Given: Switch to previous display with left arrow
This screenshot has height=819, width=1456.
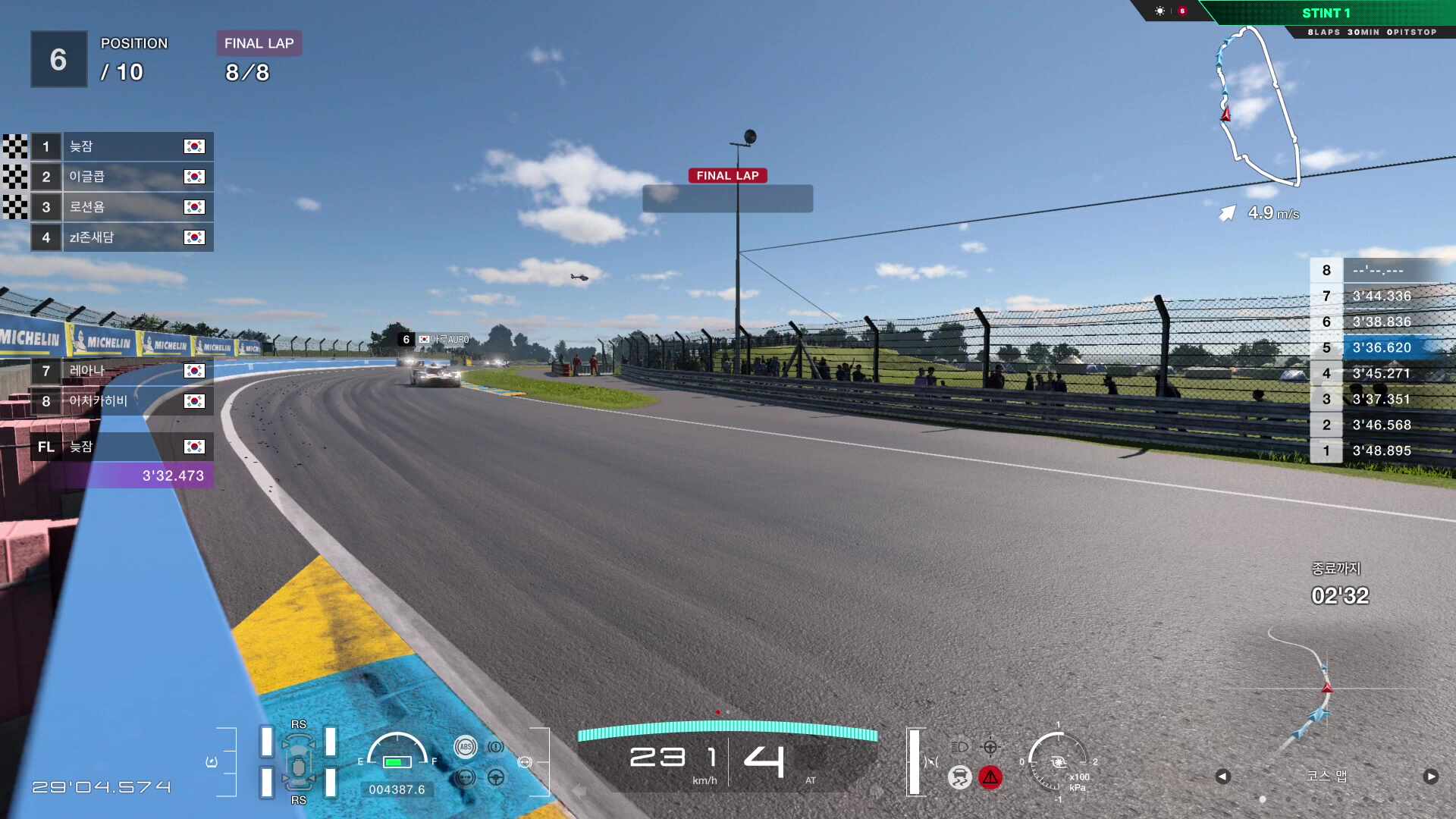Looking at the screenshot, I should pyautogui.click(x=1222, y=777).
